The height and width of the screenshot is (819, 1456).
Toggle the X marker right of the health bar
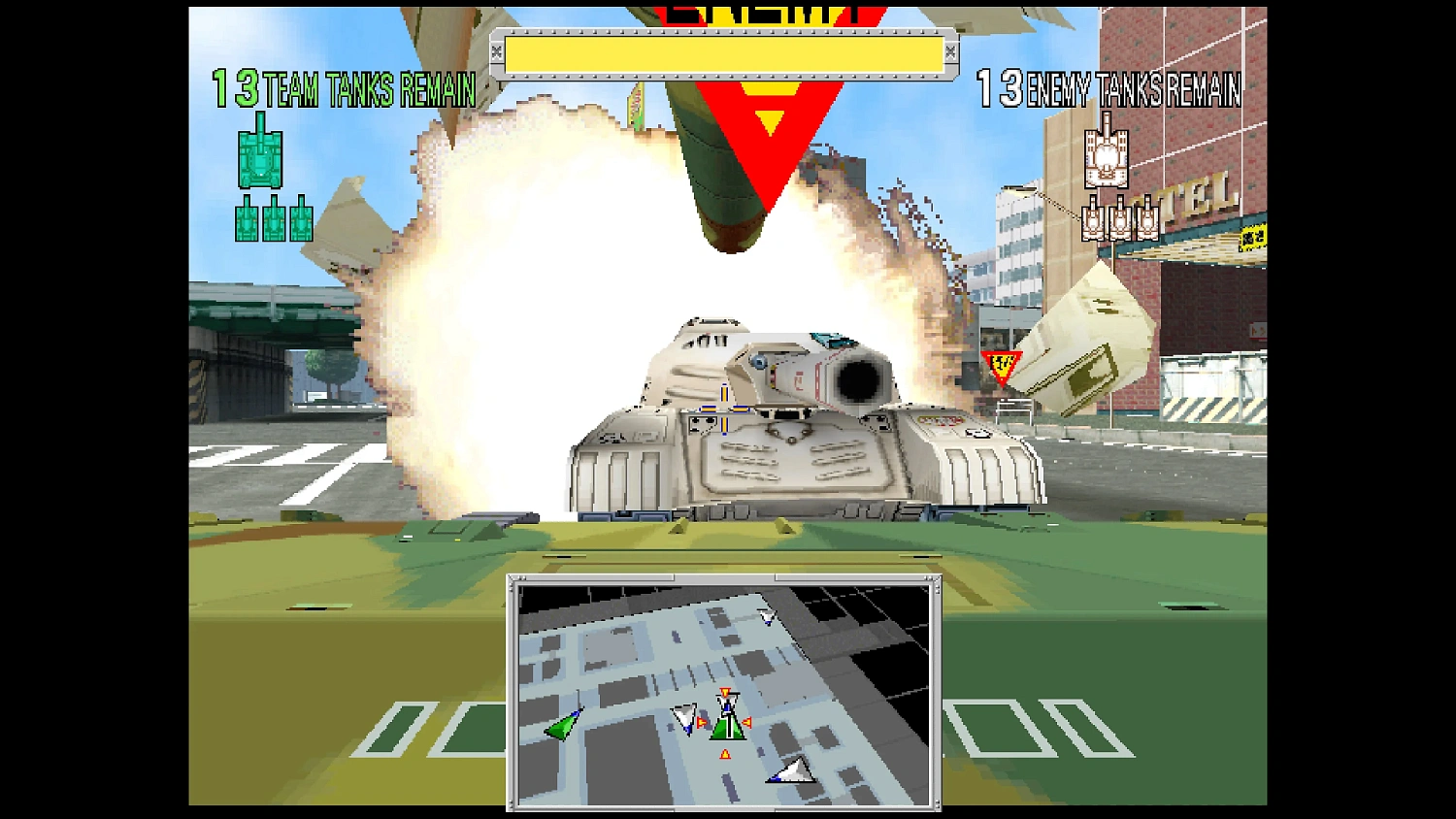(x=951, y=51)
